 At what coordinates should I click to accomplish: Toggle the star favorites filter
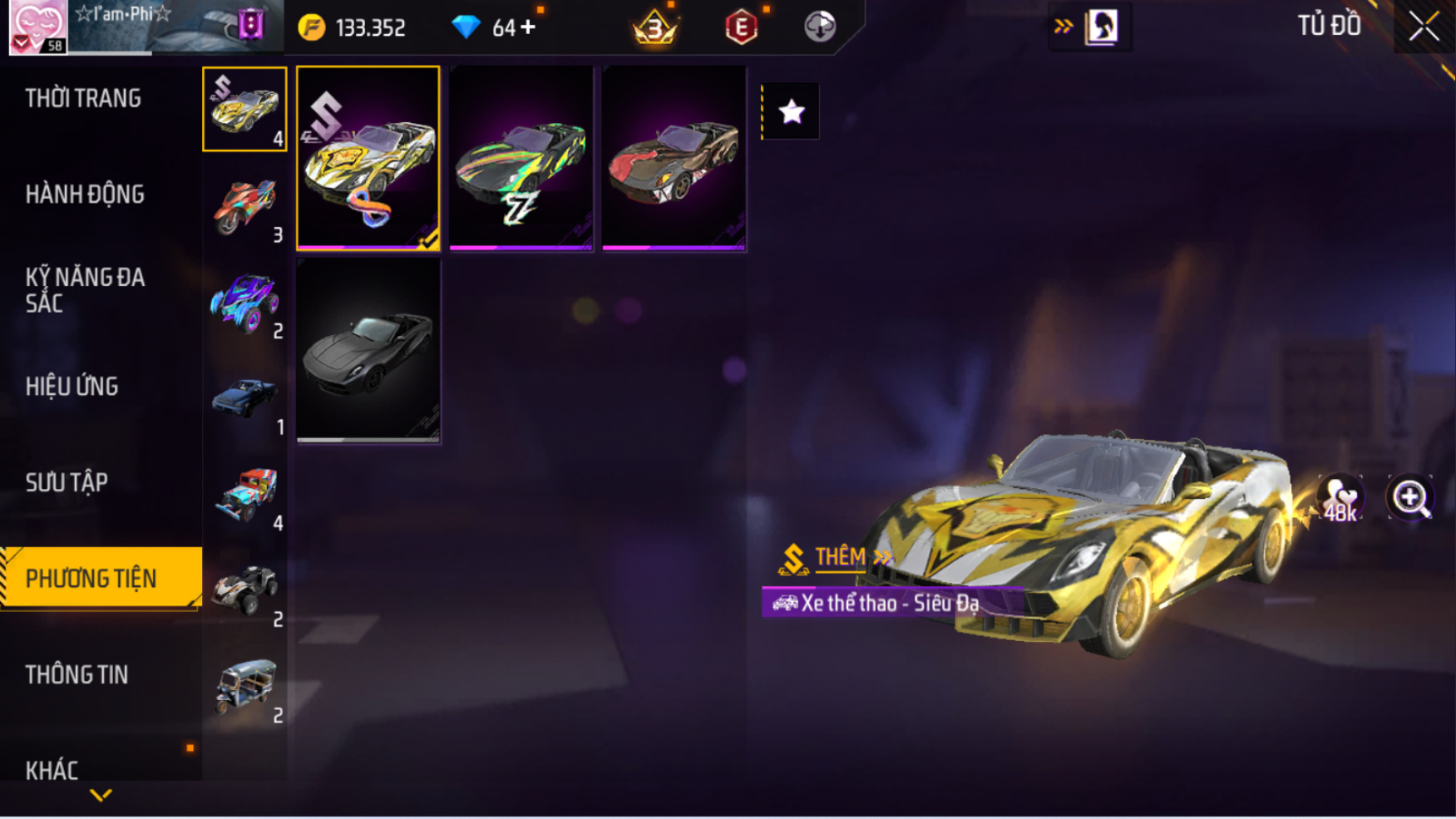[791, 111]
